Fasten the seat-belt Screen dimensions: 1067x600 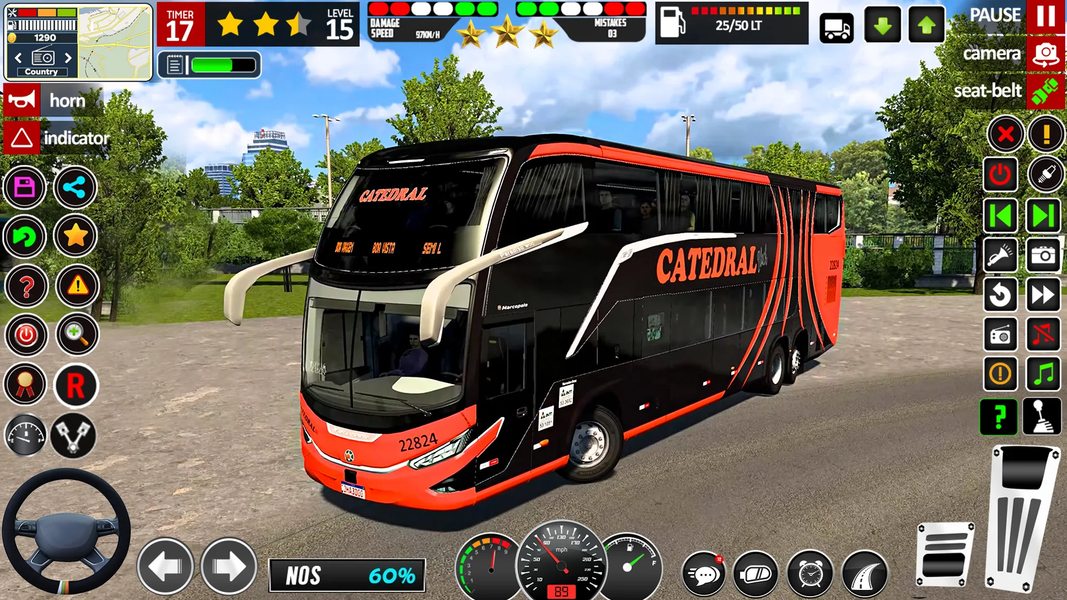(1045, 91)
